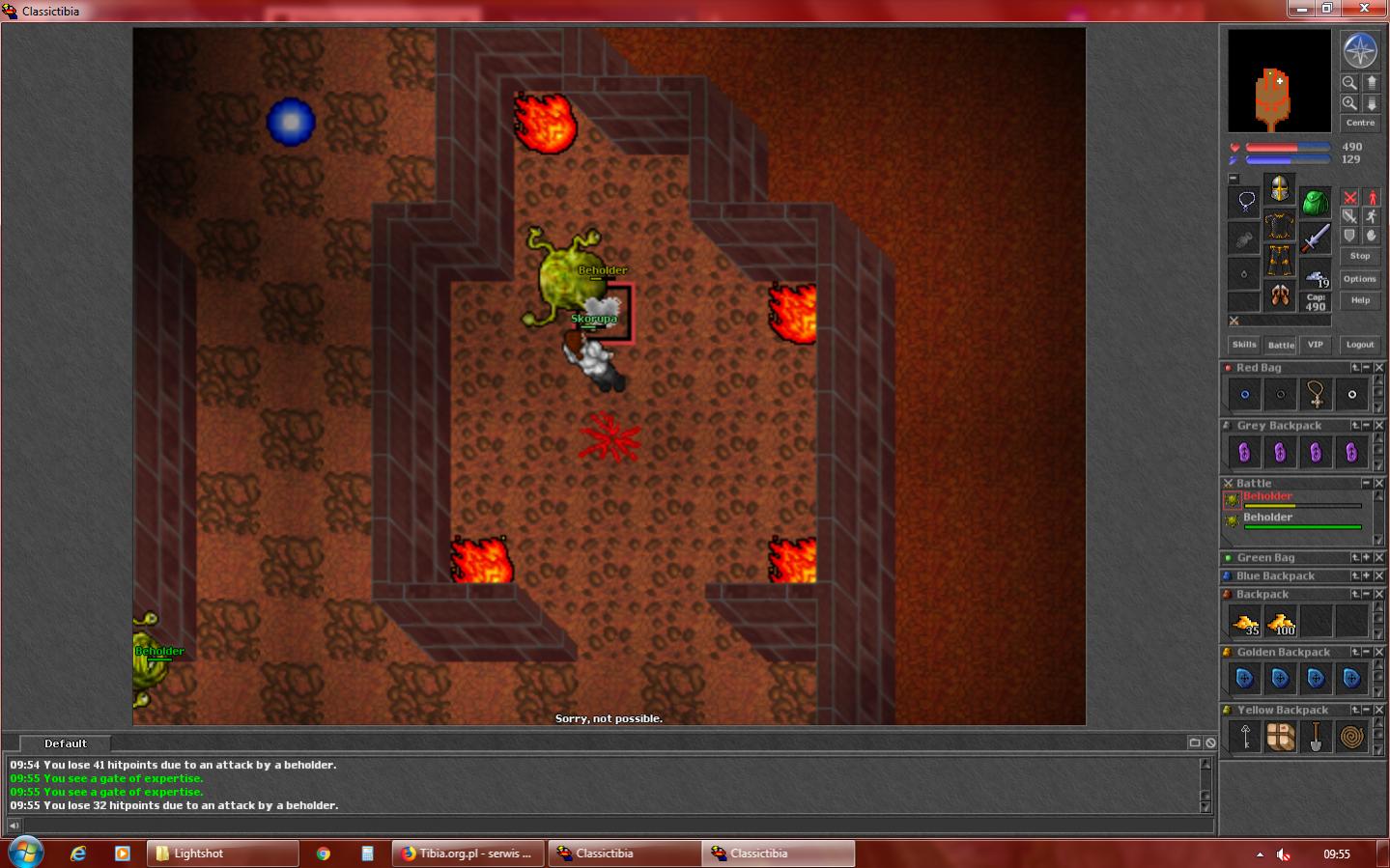Click the Help button
The width and height of the screenshot is (1390, 868).
click(1359, 300)
